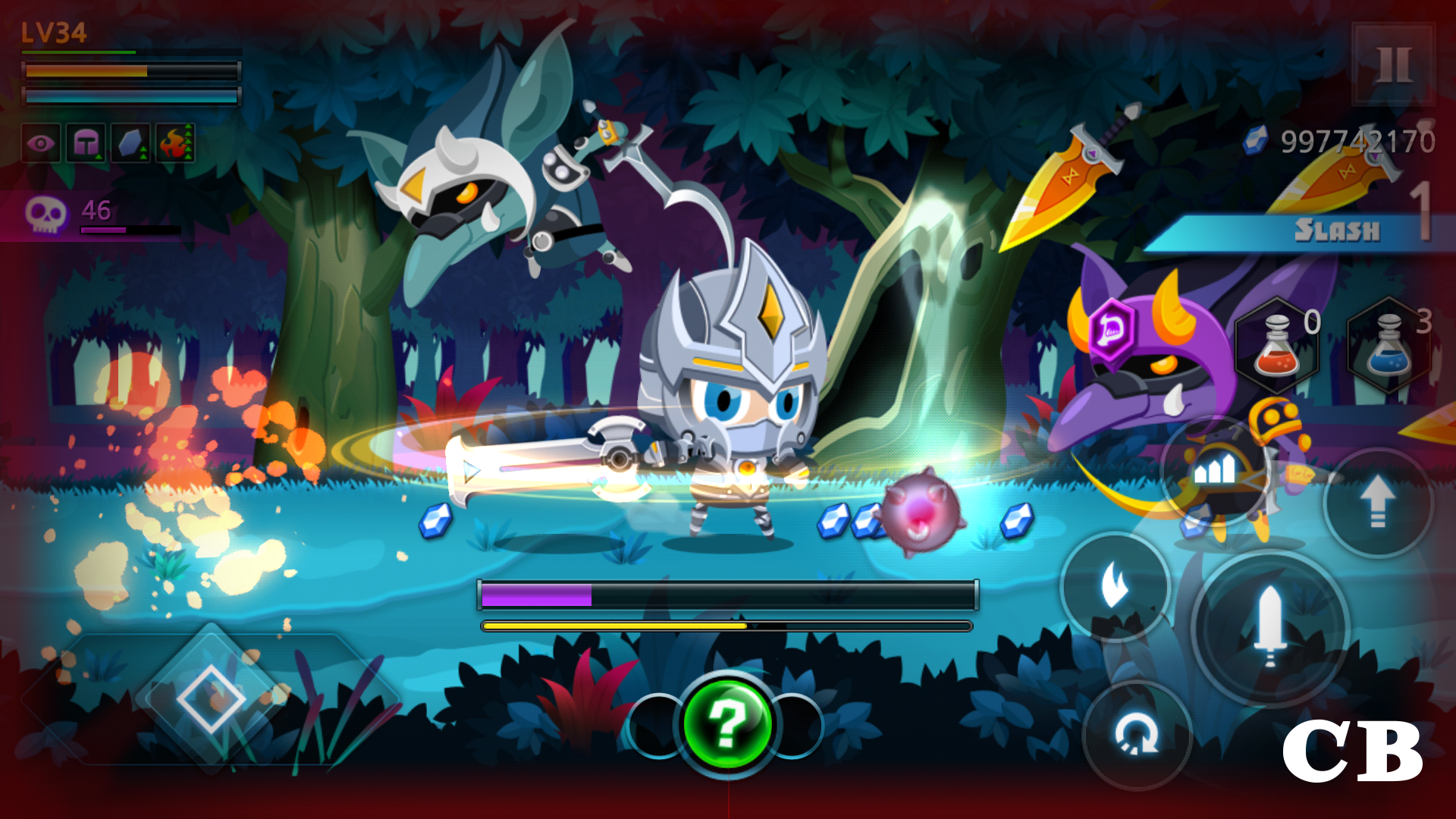Tap the eye vision buff icon
The width and height of the screenshot is (1456, 819).
click(42, 143)
